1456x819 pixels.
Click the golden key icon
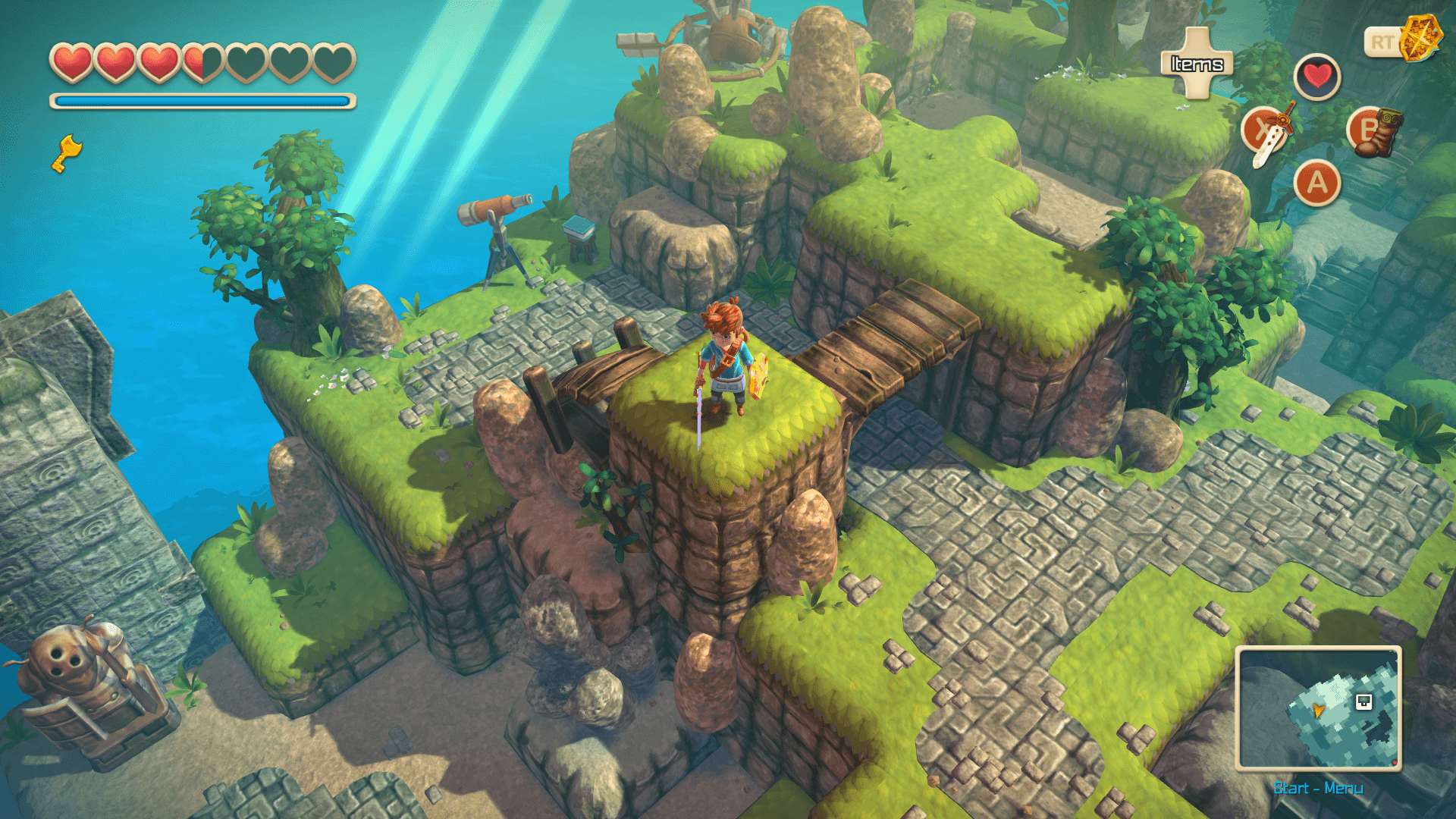coord(67,152)
